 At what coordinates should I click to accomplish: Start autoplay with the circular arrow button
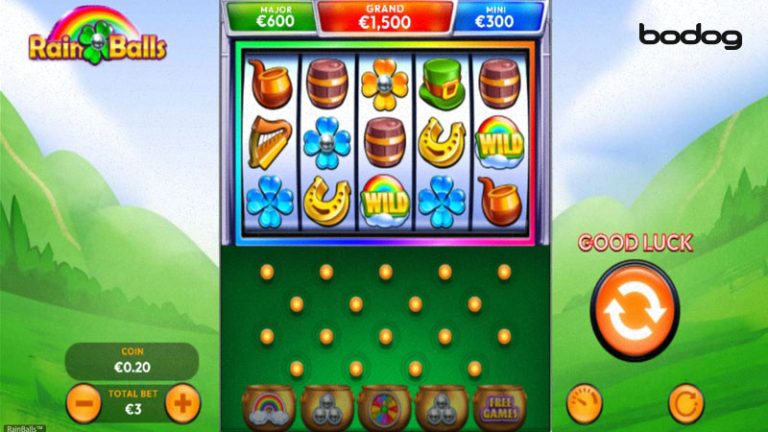[686, 403]
